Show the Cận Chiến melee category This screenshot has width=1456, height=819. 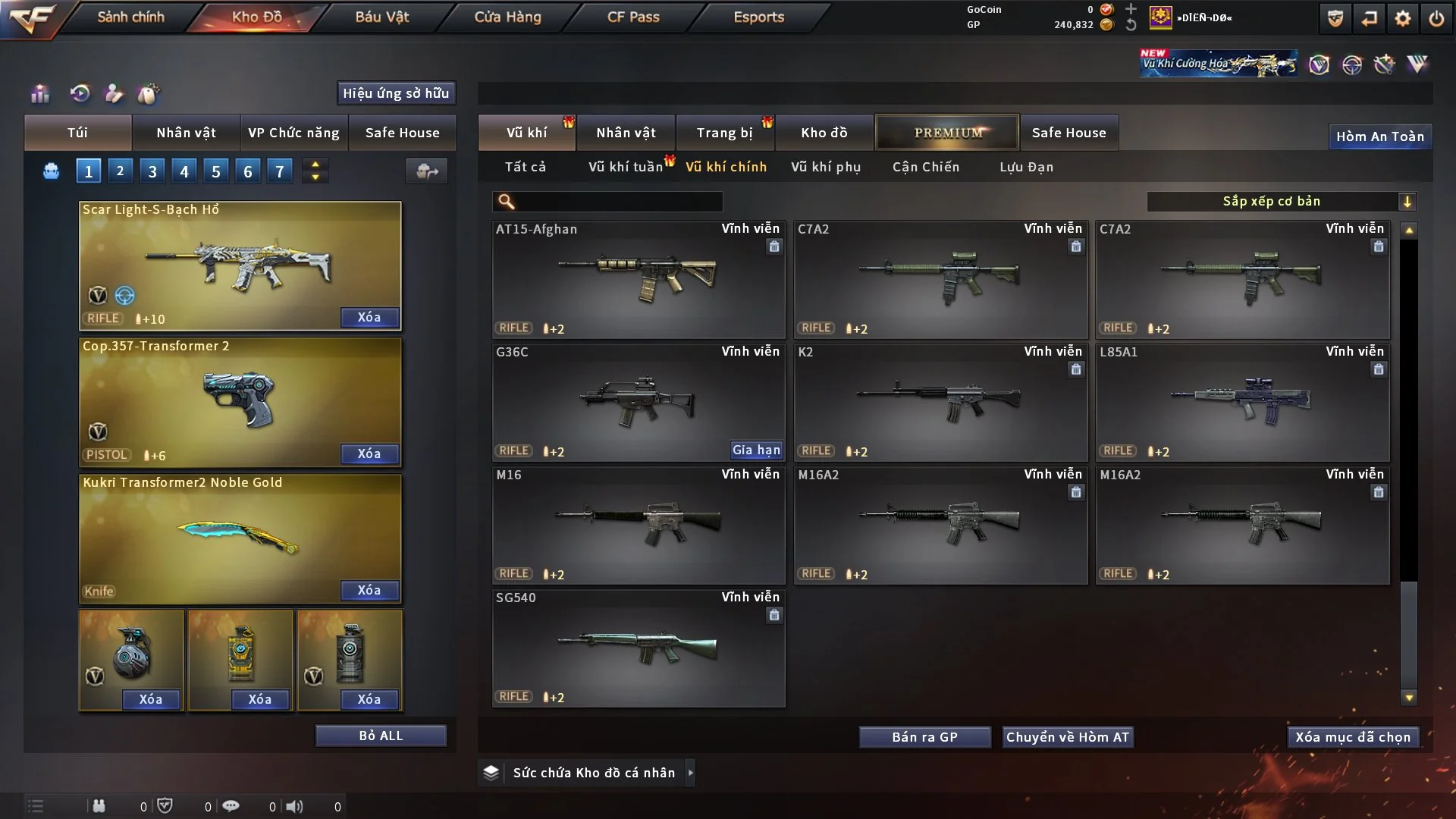tap(926, 167)
